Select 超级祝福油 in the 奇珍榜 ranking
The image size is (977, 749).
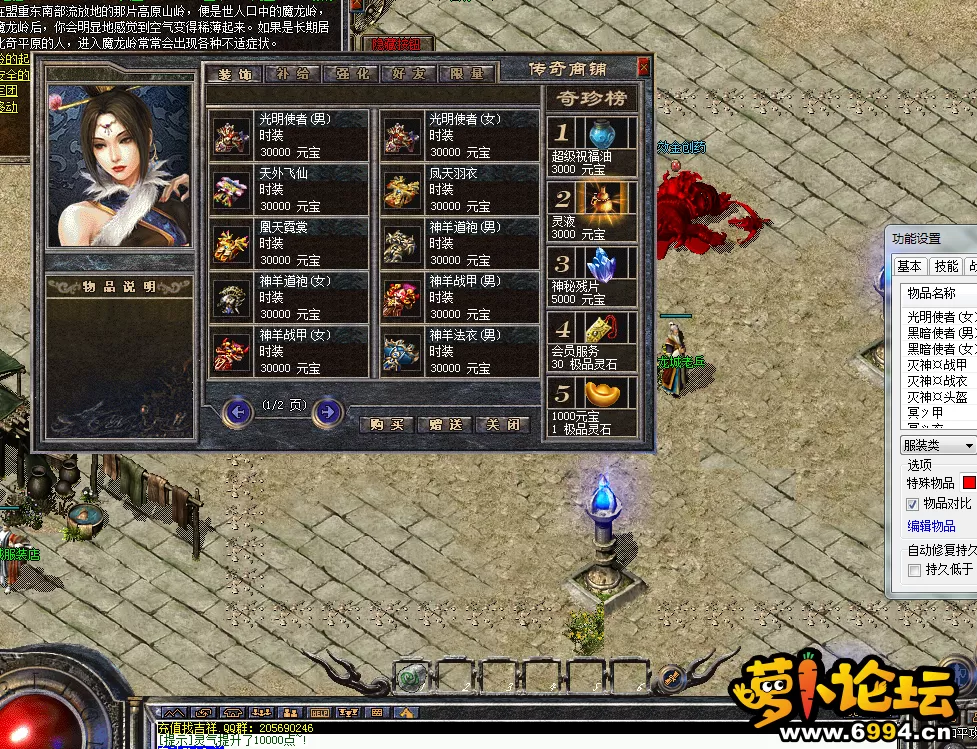592,146
